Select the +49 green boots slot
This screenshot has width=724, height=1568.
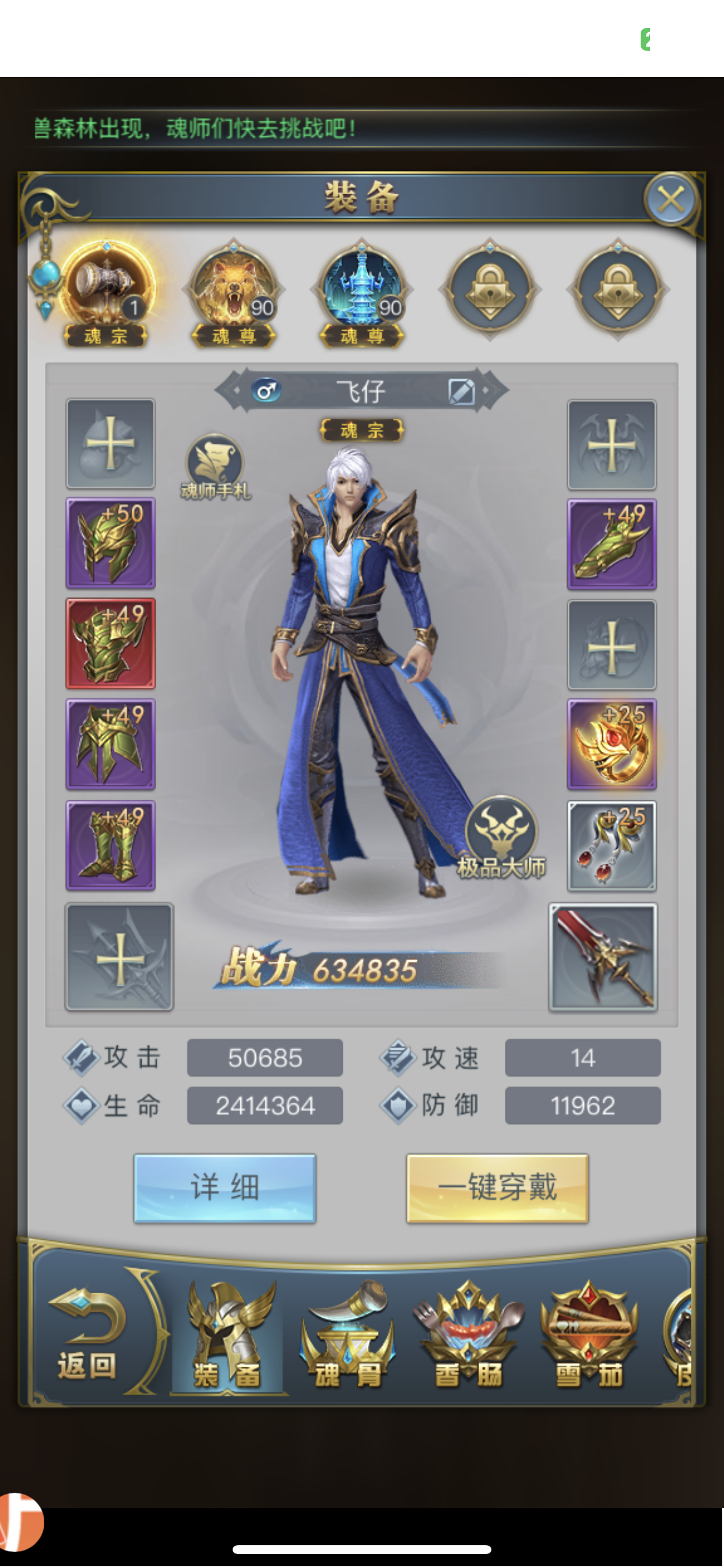111,845
